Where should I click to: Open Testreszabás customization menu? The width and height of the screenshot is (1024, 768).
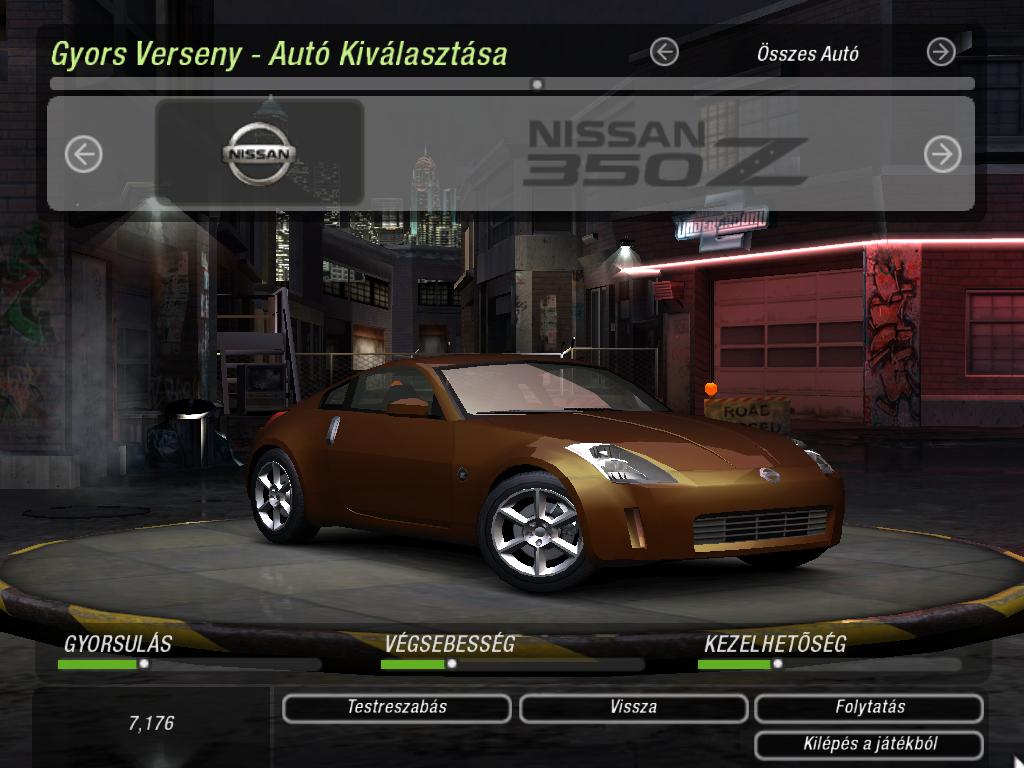pyautogui.click(x=397, y=708)
